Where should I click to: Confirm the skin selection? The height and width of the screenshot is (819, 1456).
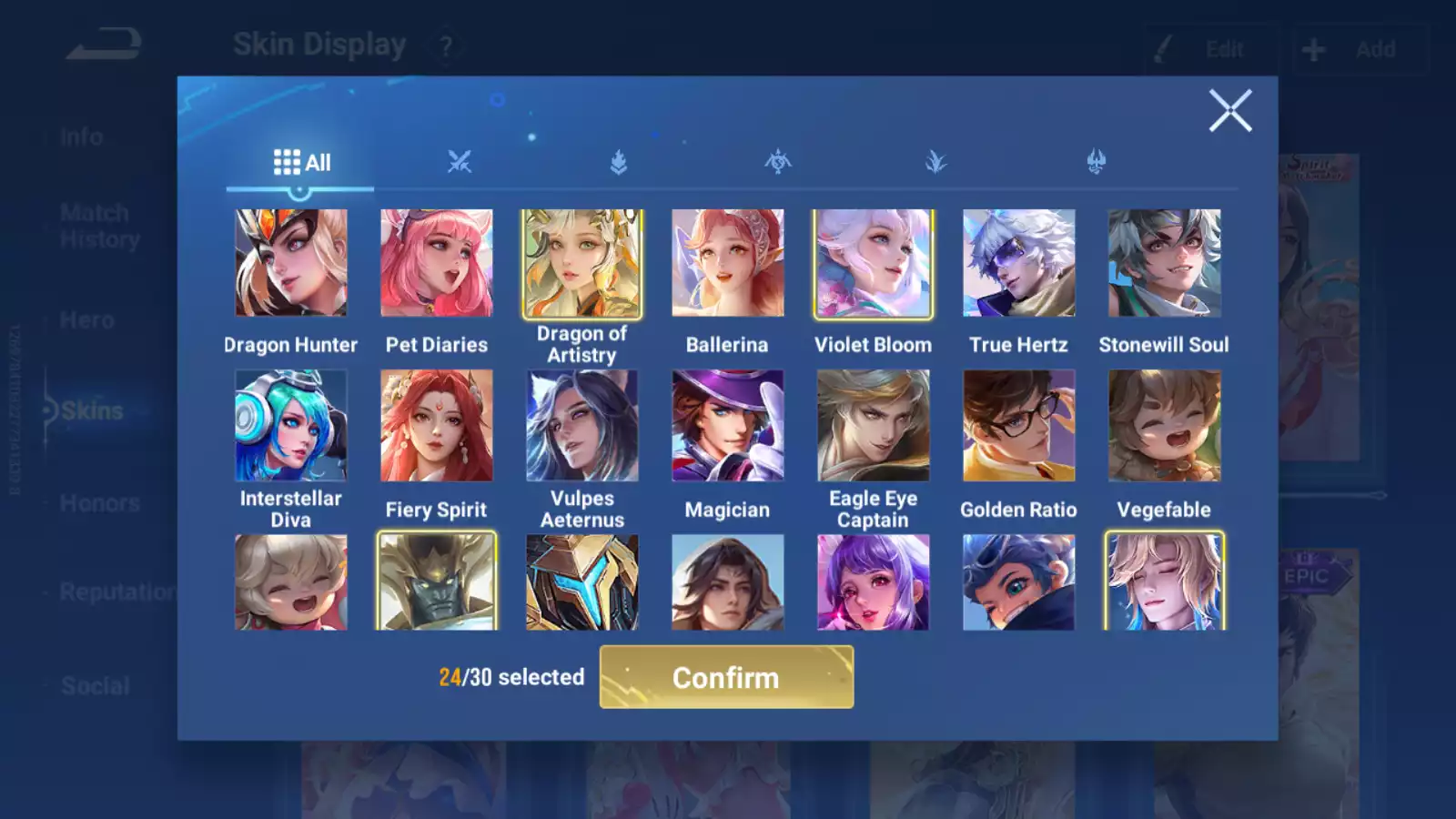726,677
